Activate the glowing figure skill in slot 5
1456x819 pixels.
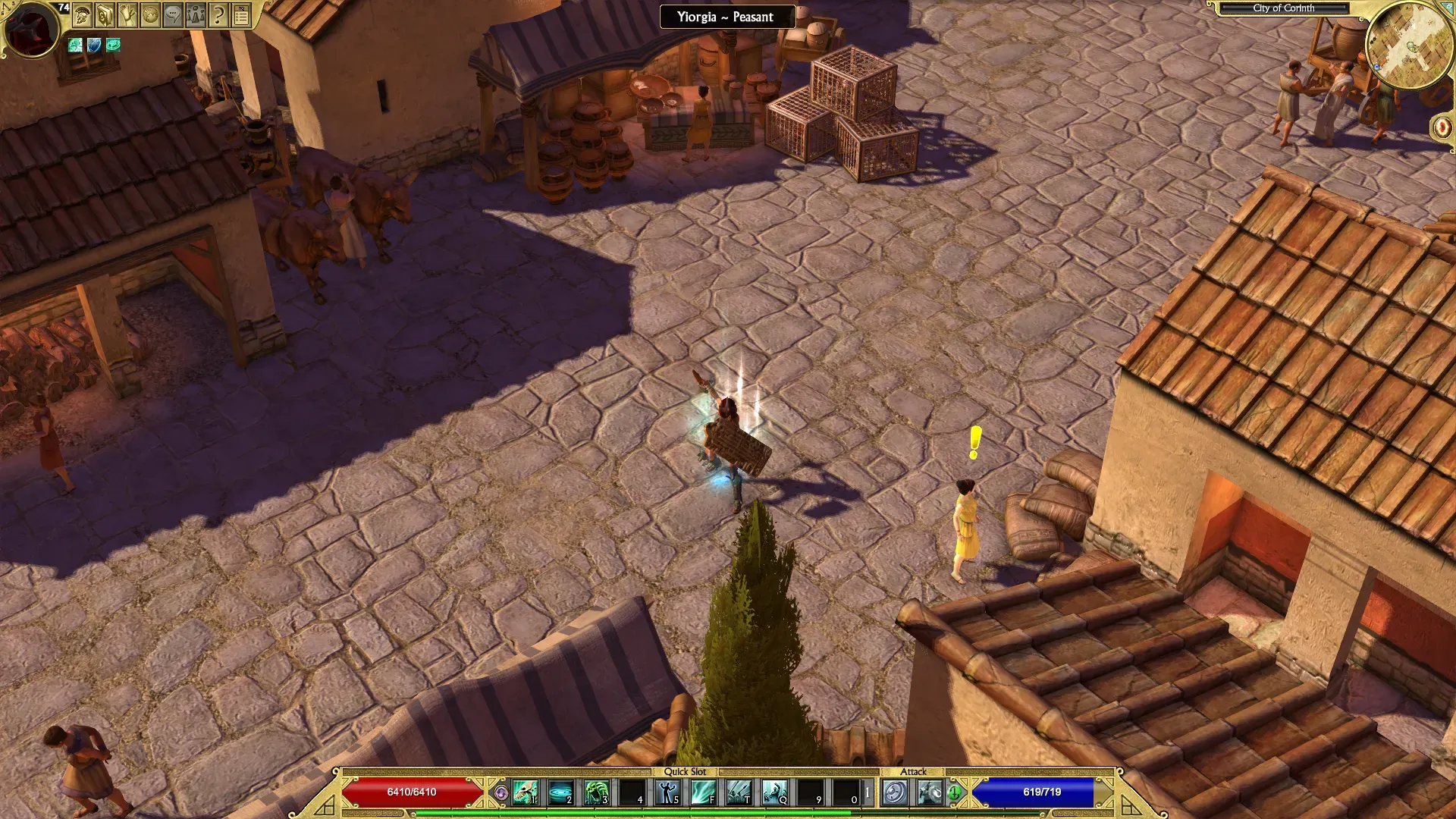pos(668,792)
